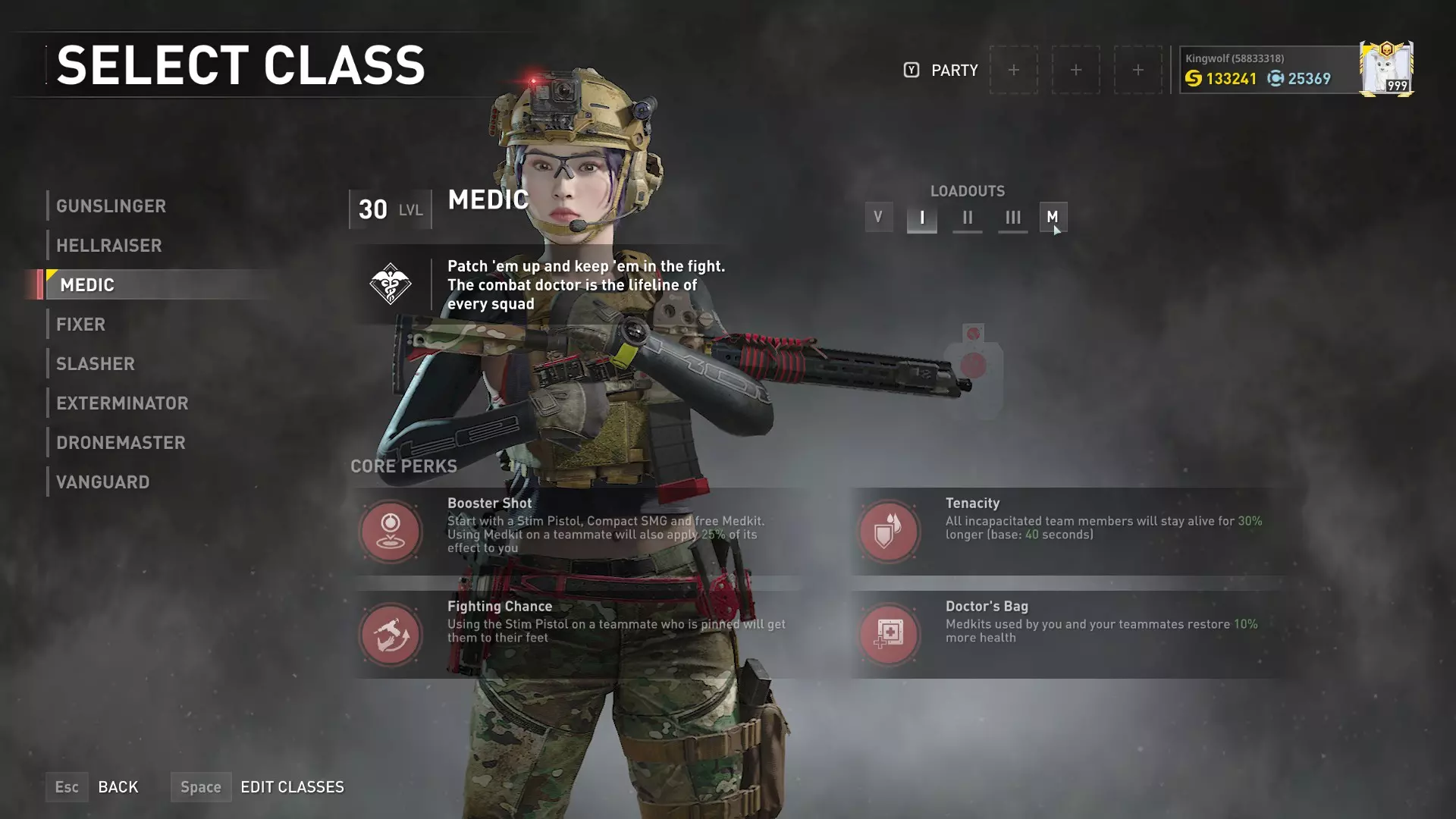Select the Tenacity perk icon
The image size is (1456, 819).
pyautogui.click(x=889, y=531)
